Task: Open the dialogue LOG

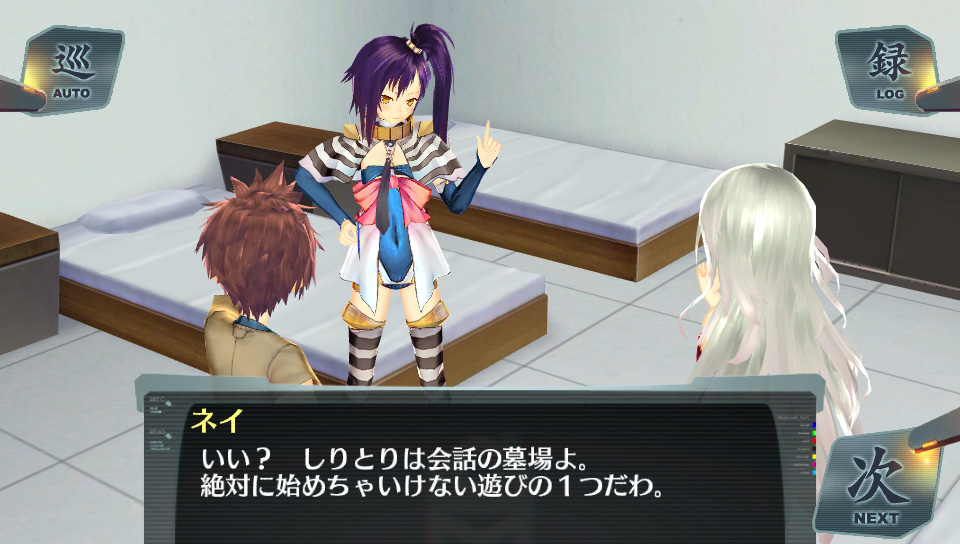Action: click(x=887, y=70)
